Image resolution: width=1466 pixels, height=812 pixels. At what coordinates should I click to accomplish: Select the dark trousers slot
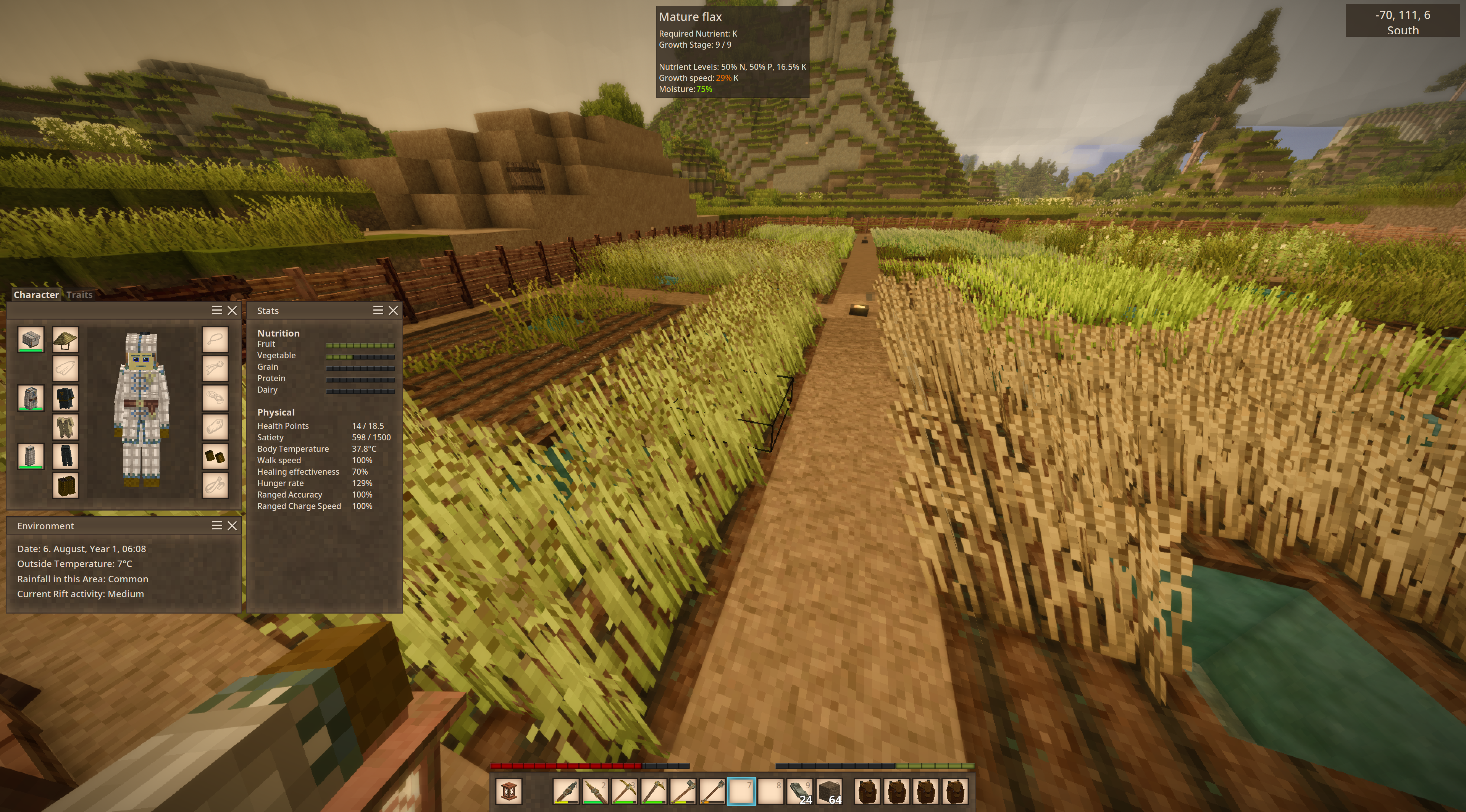(x=65, y=456)
